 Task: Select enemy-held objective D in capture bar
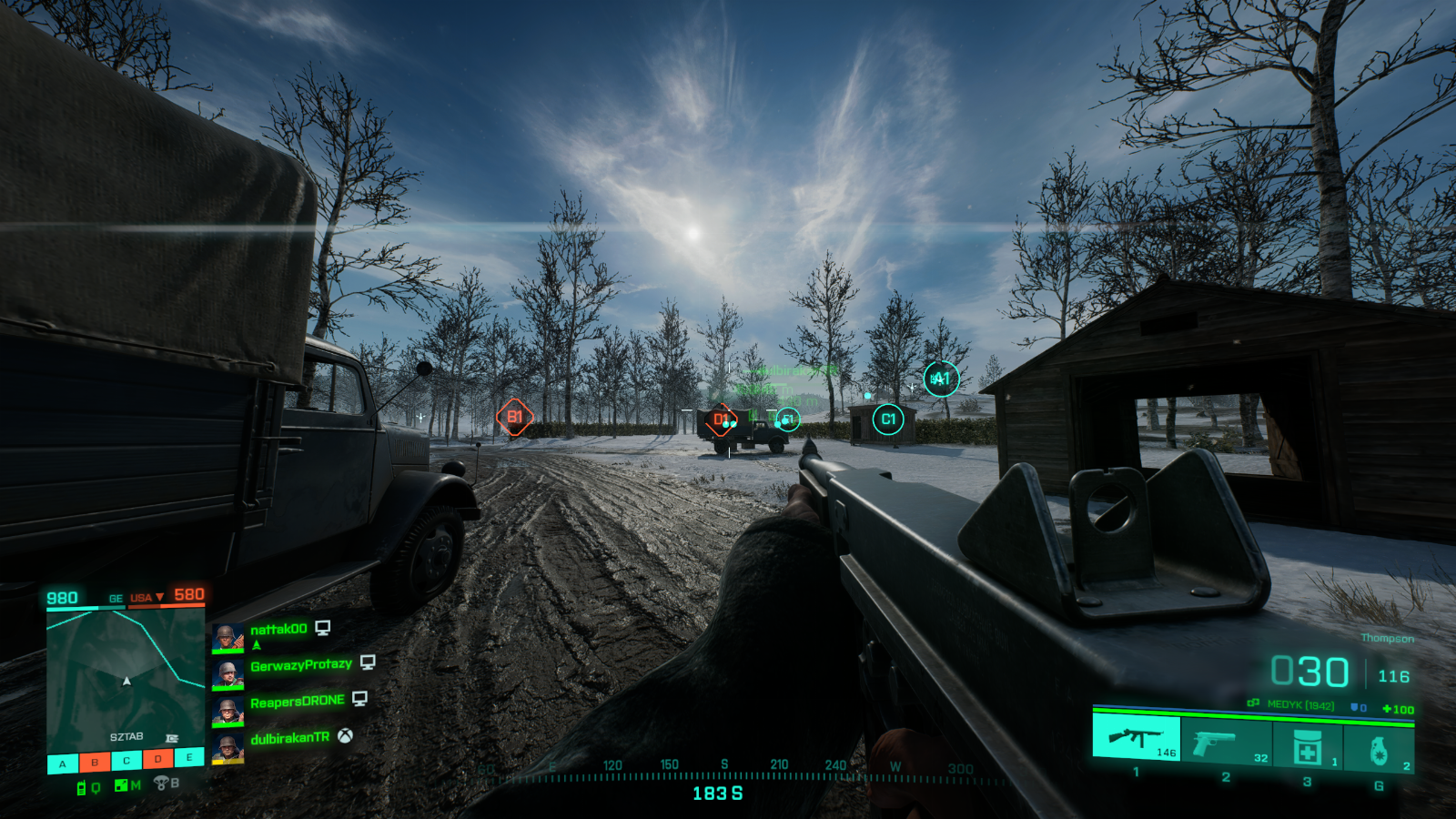tap(158, 759)
